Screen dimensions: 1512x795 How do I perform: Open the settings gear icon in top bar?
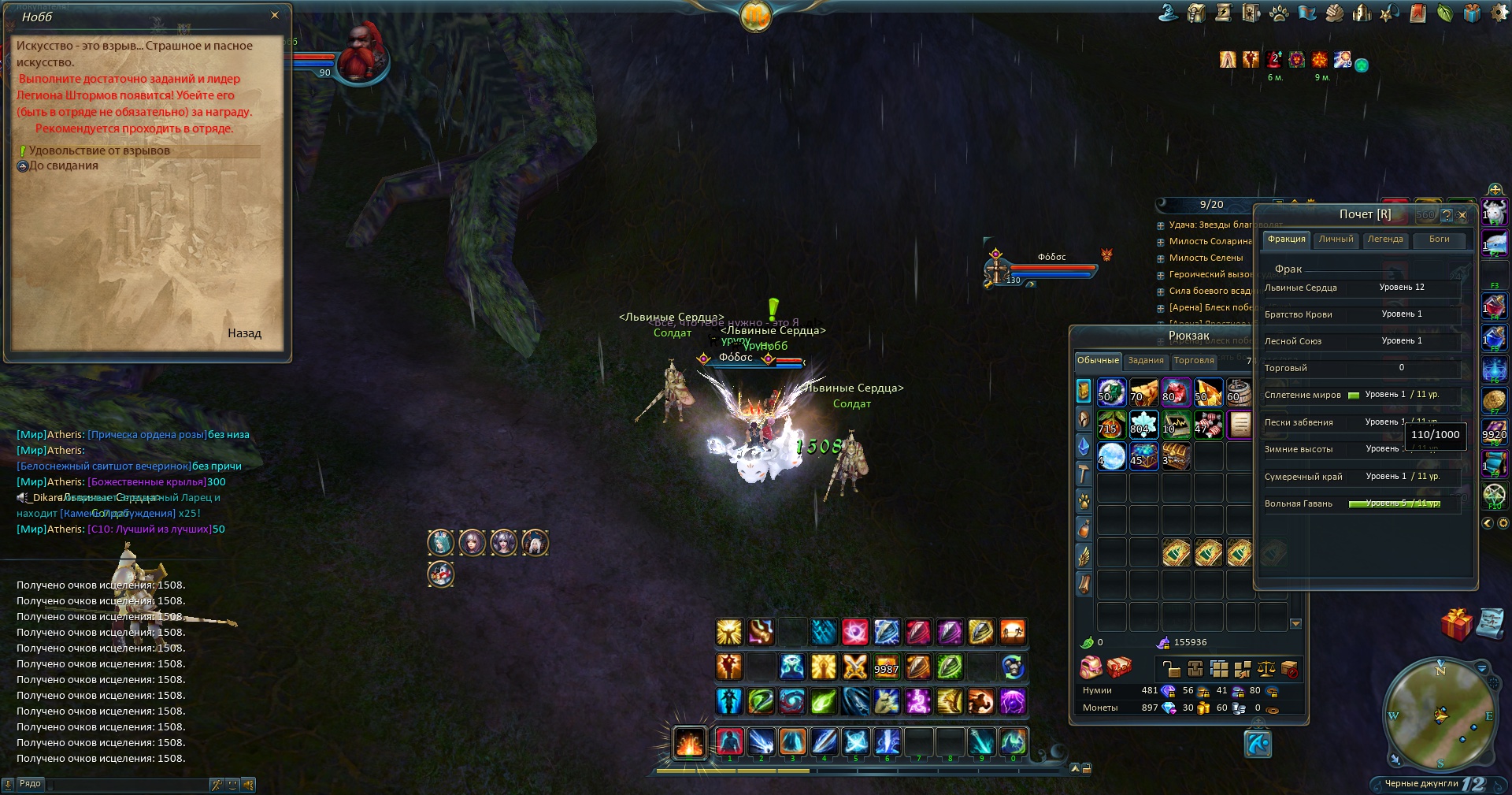pos(1499,13)
